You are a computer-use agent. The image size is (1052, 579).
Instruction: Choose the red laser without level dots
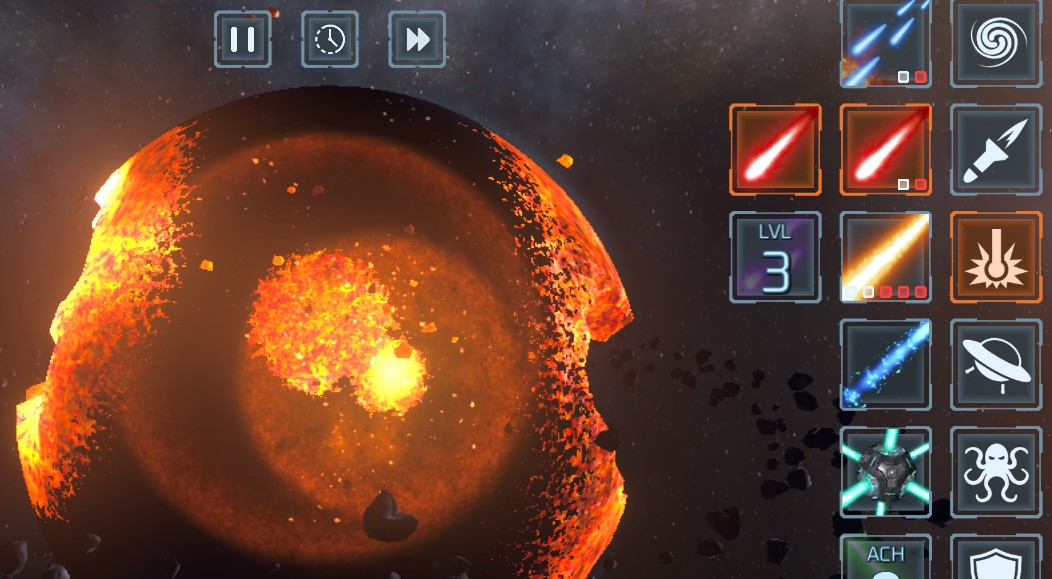click(x=775, y=149)
